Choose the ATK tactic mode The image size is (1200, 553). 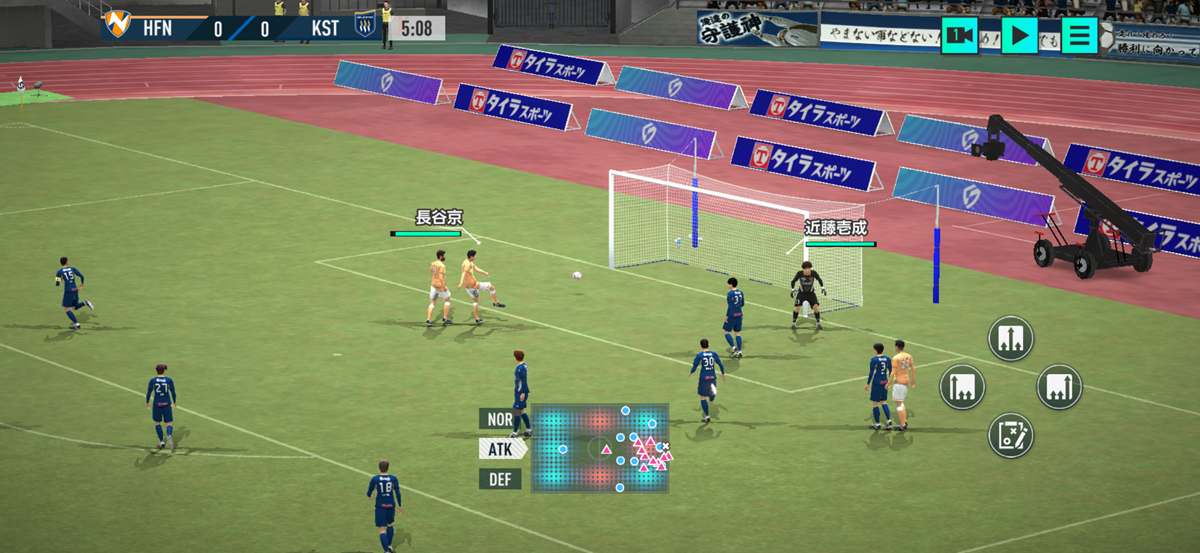click(501, 449)
